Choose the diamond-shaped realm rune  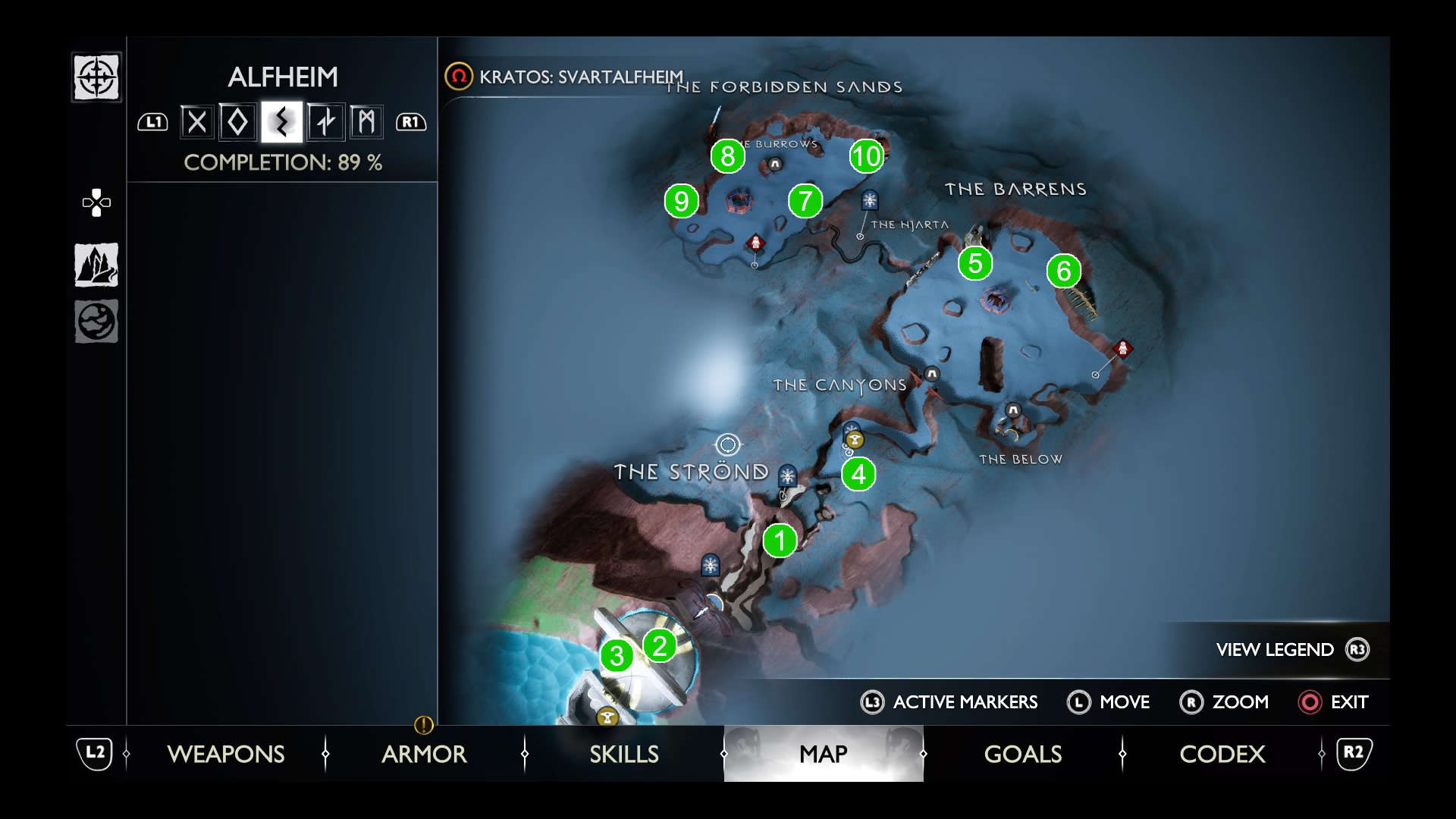coord(238,122)
